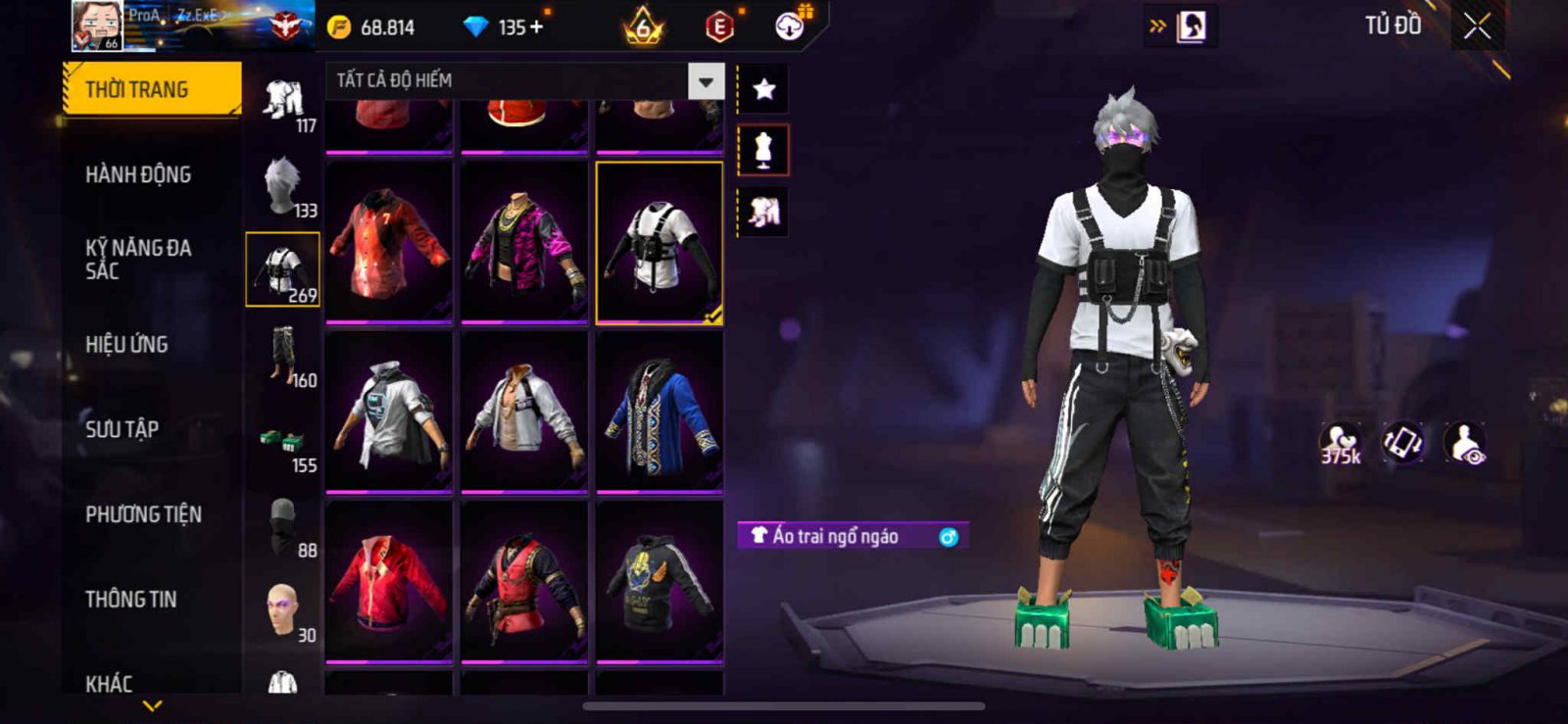The width and height of the screenshot is (1568, 724).
Task: Open the HÀNH ĐỘNG category
Action: pyautogui.click(x=138, y=174)
